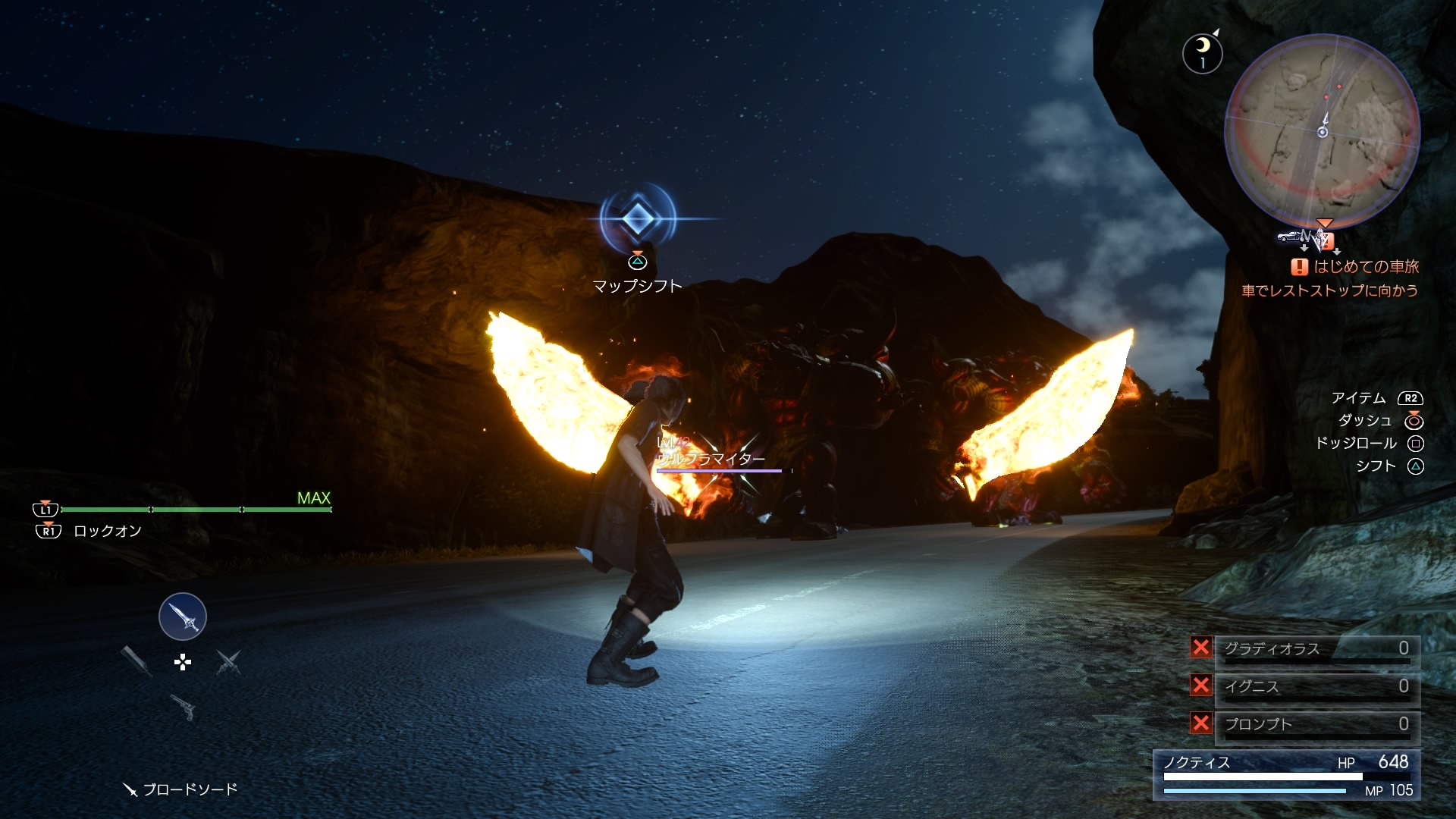Click the car icon below the minimap
The height and width of the screenshot is (819, 1456).
coord(1288,237)
